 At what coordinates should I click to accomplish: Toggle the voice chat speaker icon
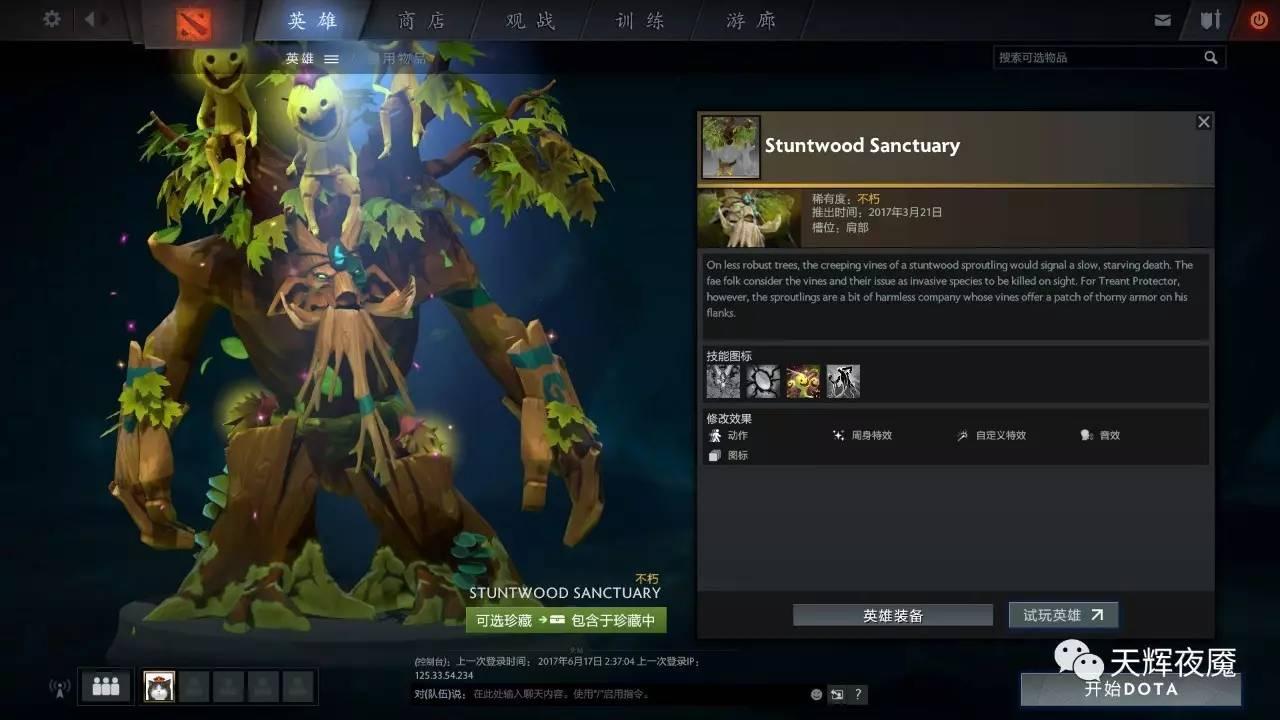click(837, 694)
